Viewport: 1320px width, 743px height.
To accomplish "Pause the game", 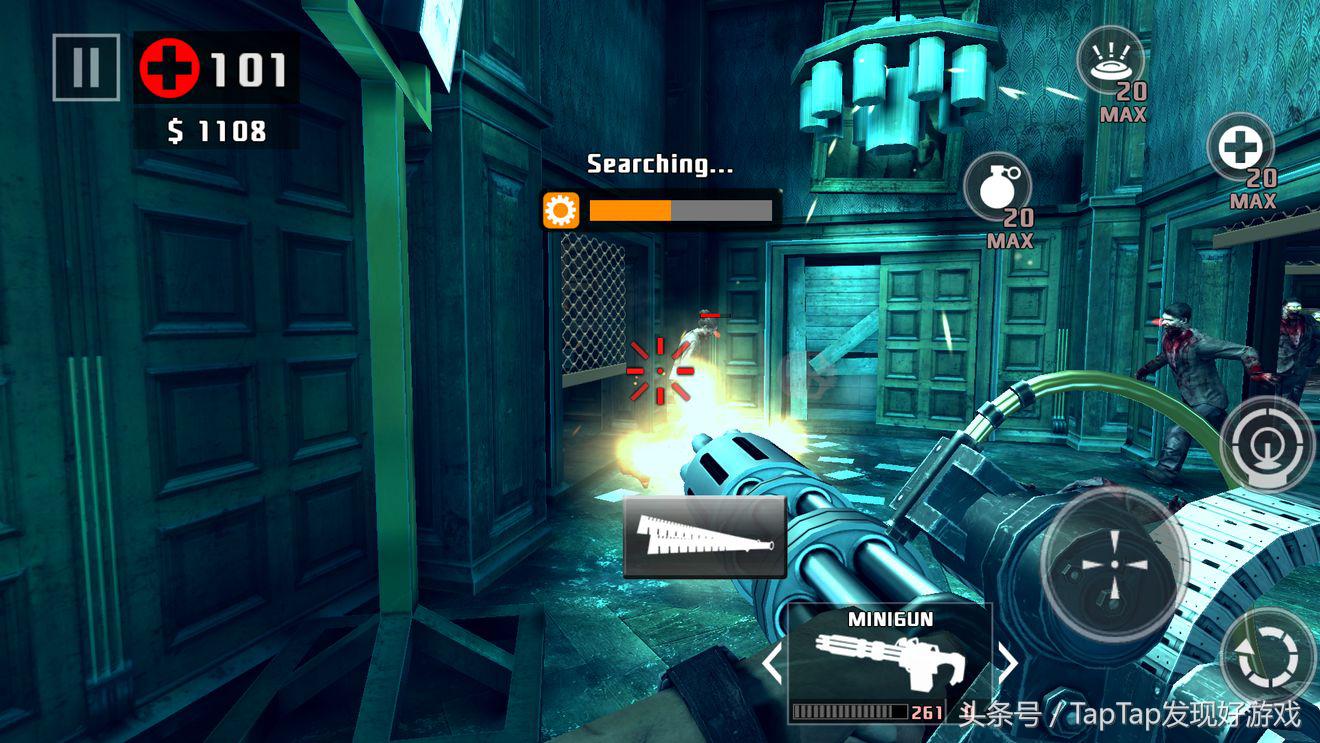I will tap(86, 68).
